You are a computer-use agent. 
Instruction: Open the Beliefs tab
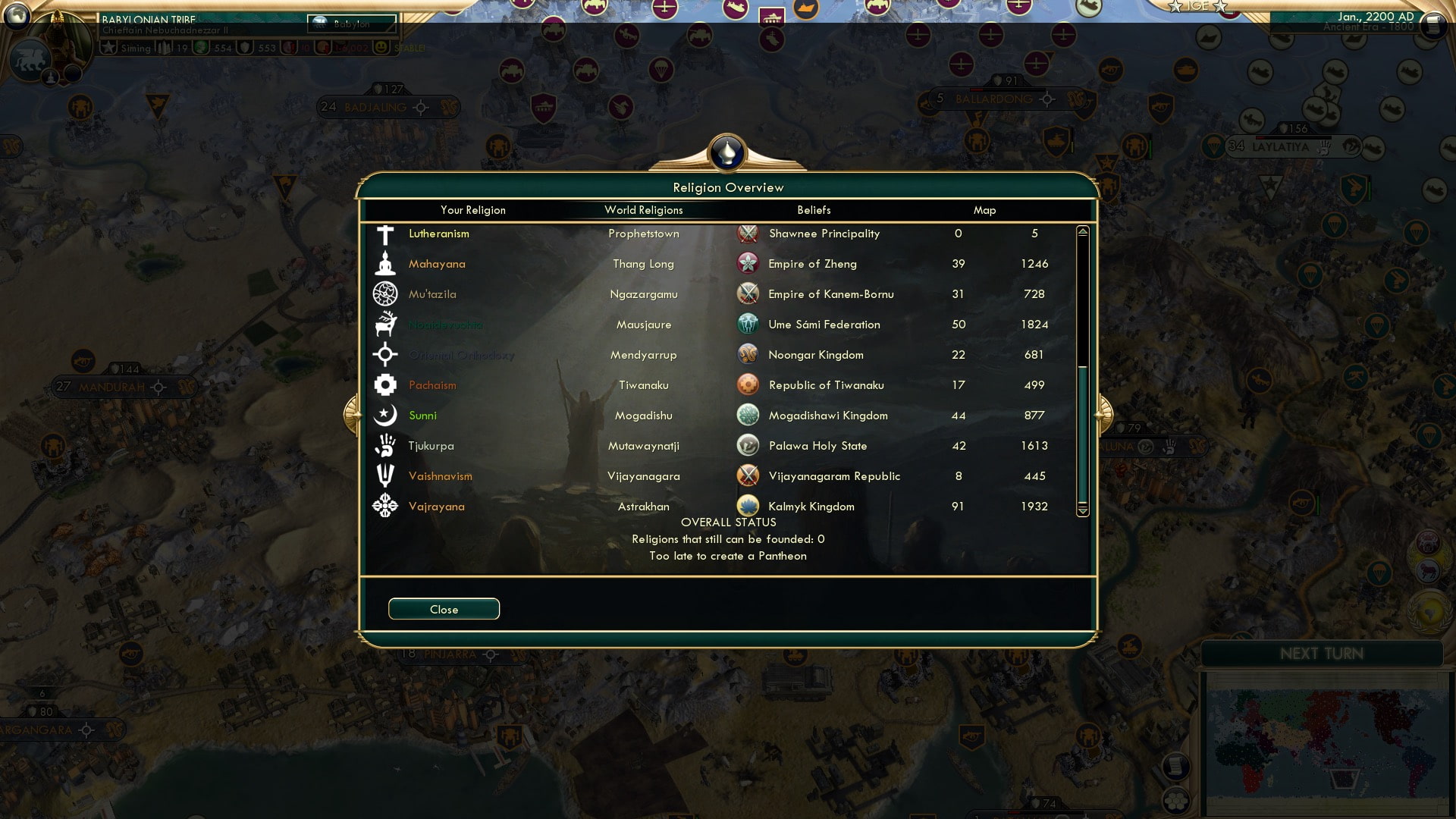click(x=813, y=210)
